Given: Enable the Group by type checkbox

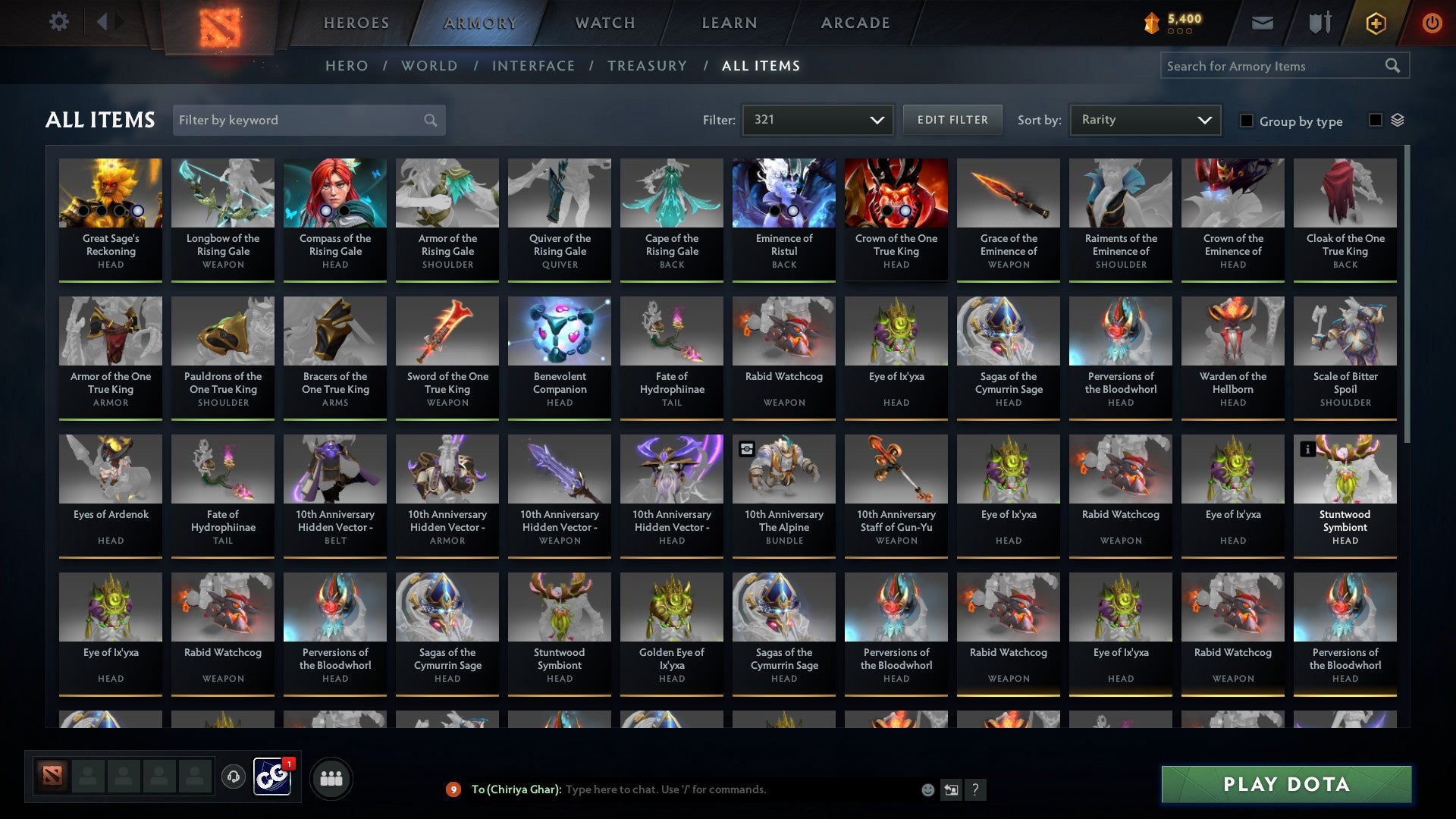Looking at the screenshot, I should click(x=1247, y=121).
